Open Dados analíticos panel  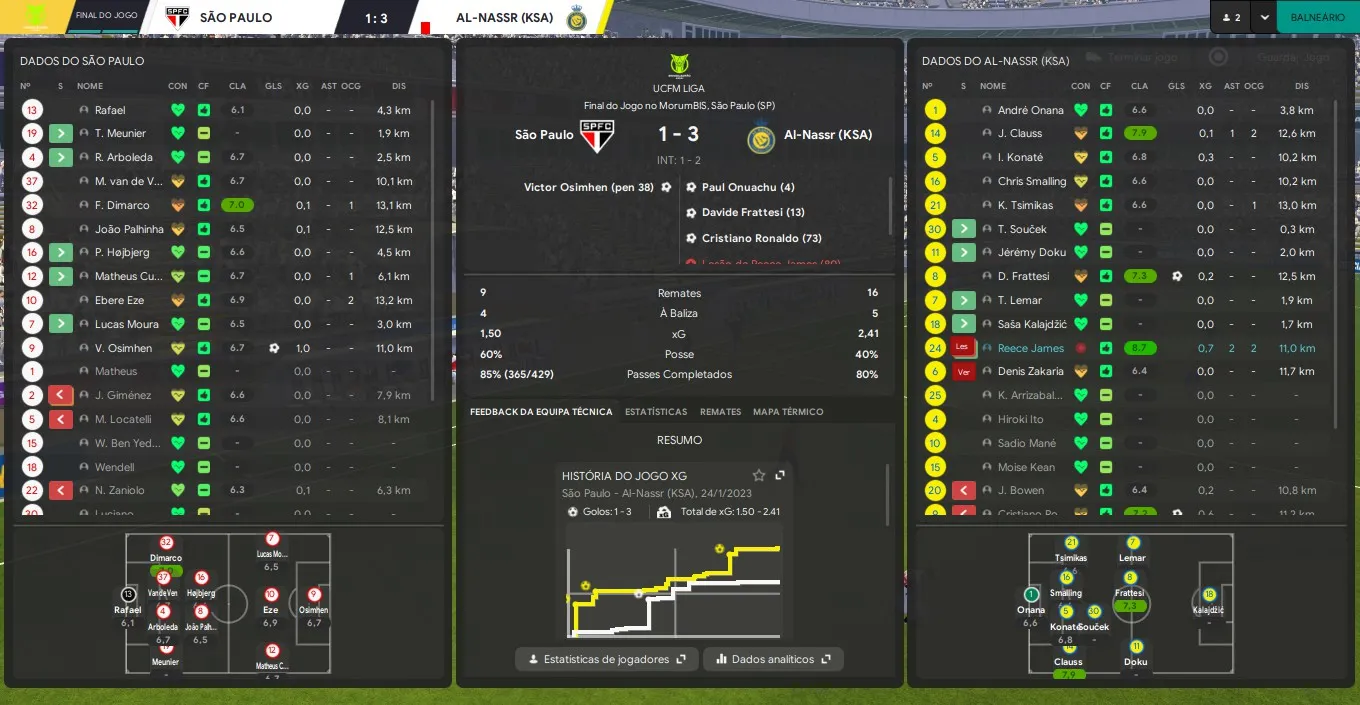[773, 659]
